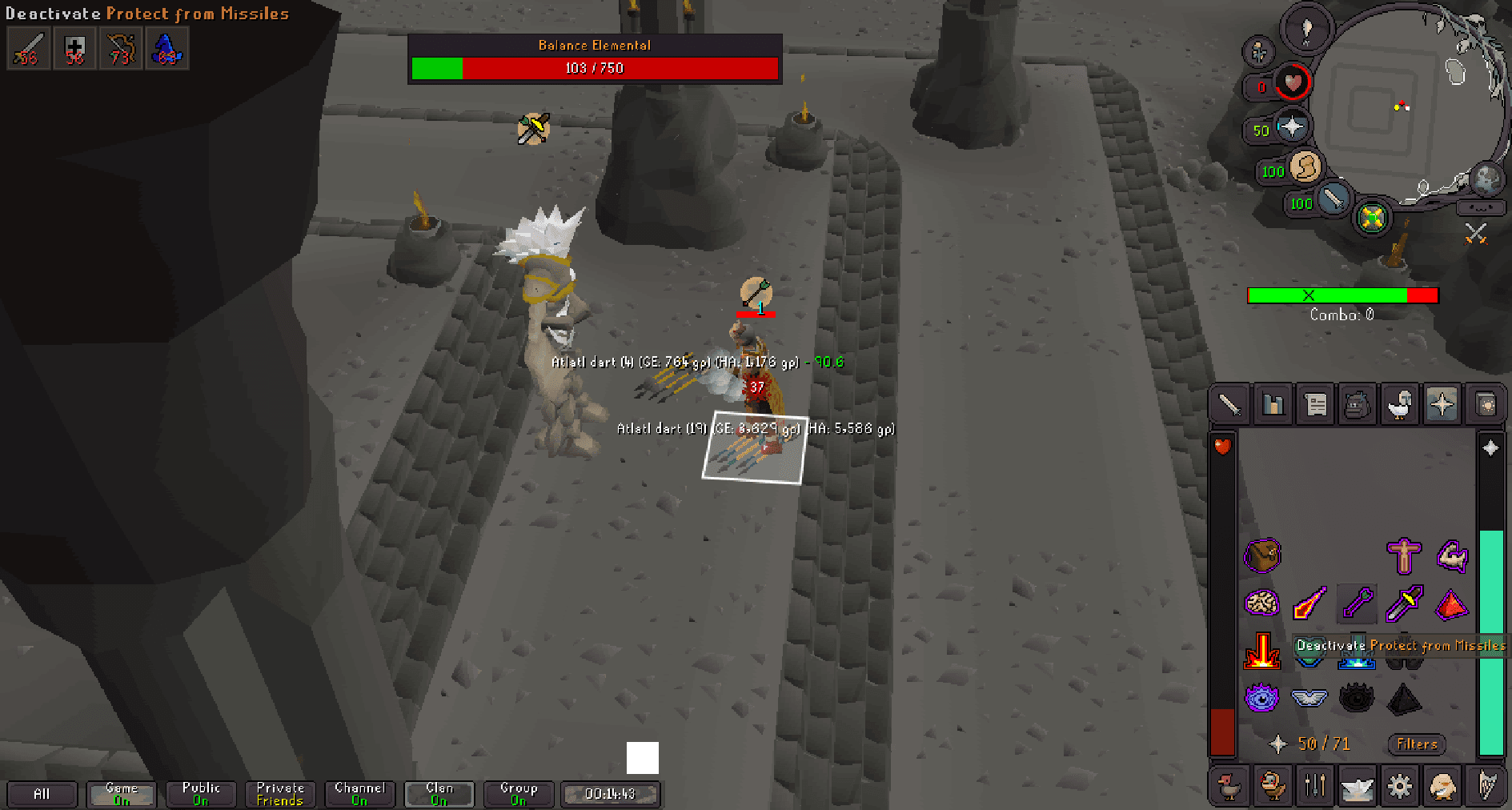Open the Inventory tab with the backpack icon
The height and width of the screenshot is (810, 1512).
[x=1358, y=404]
